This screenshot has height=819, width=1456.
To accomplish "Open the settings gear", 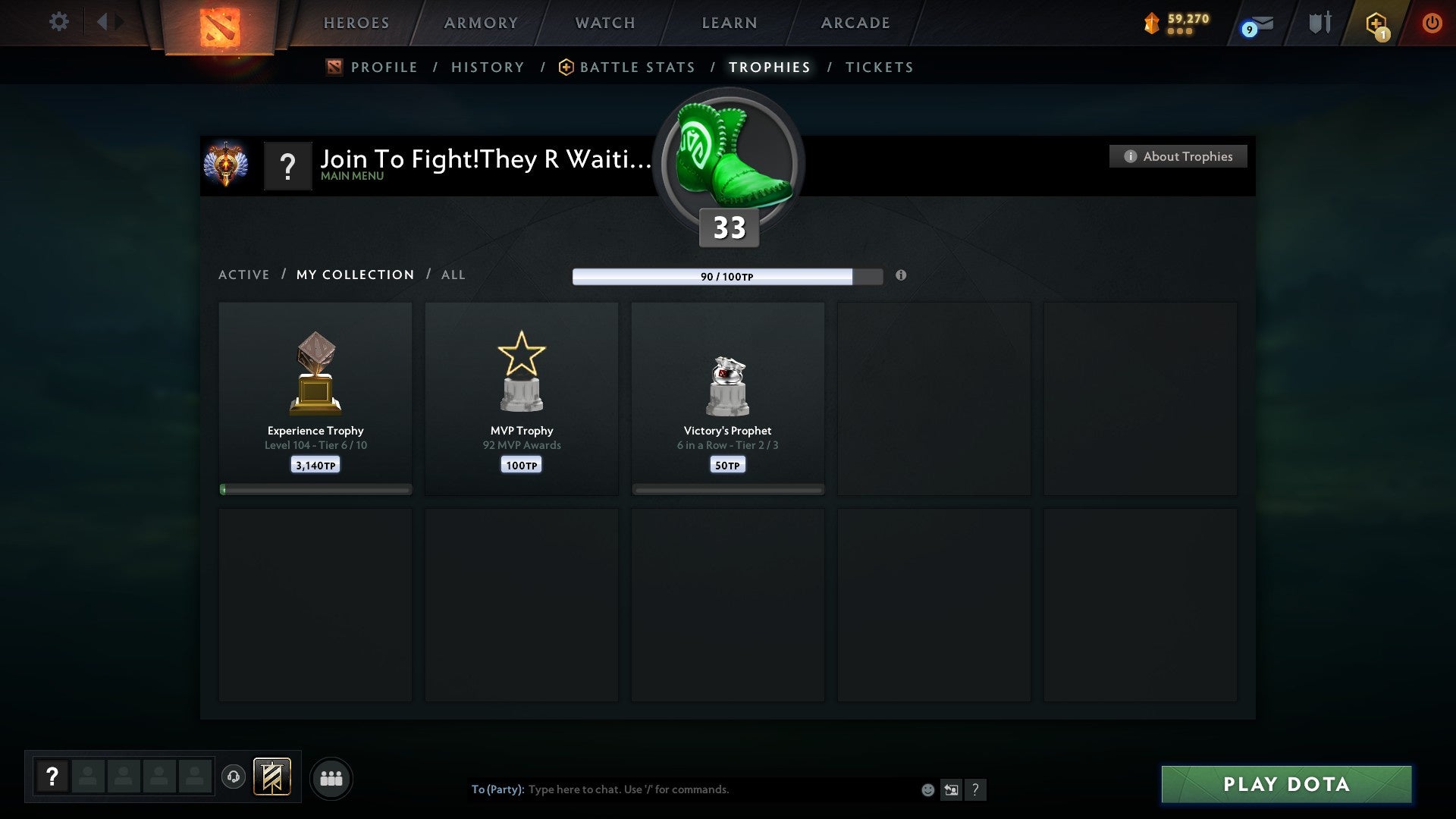I will [x=59, y=21].
